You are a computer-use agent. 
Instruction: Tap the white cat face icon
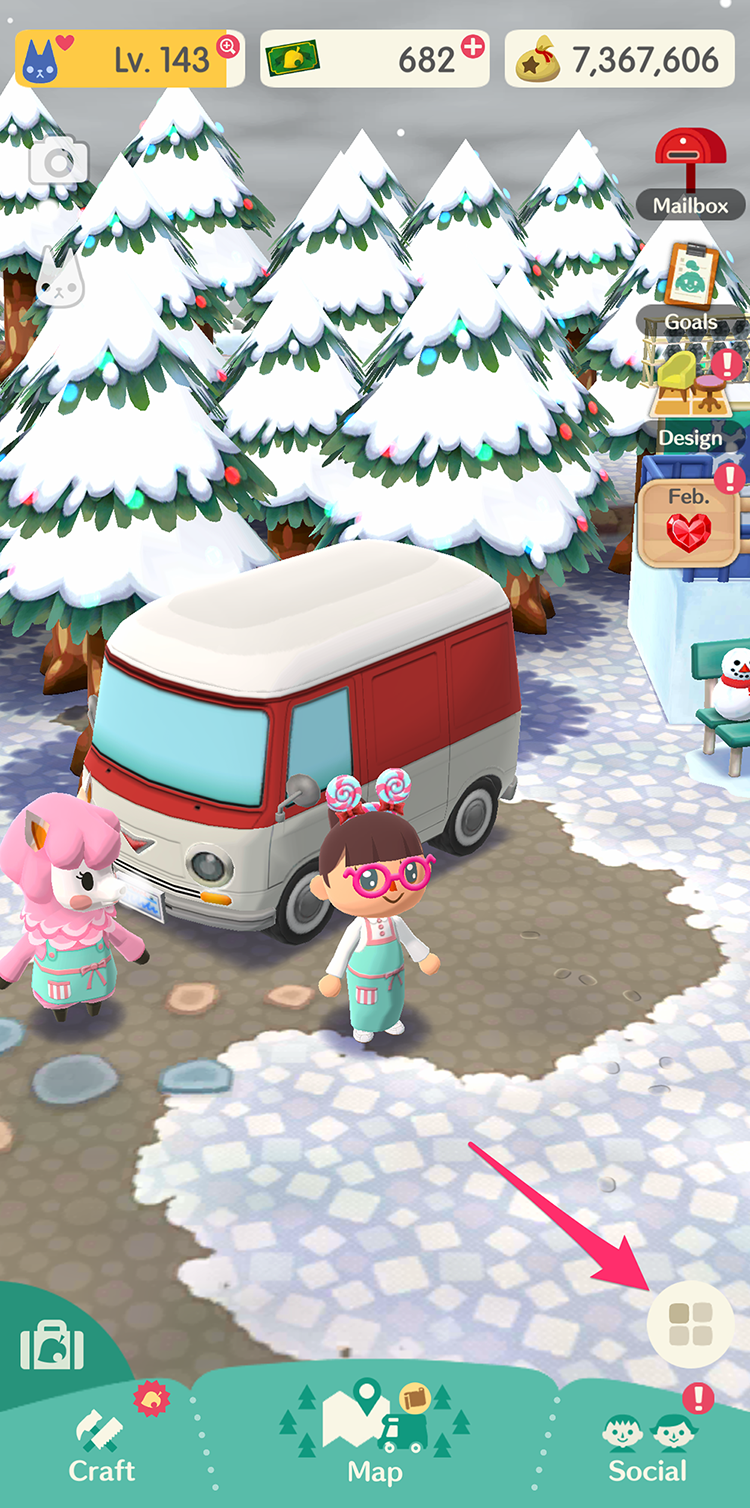click(x=60, y=278)
